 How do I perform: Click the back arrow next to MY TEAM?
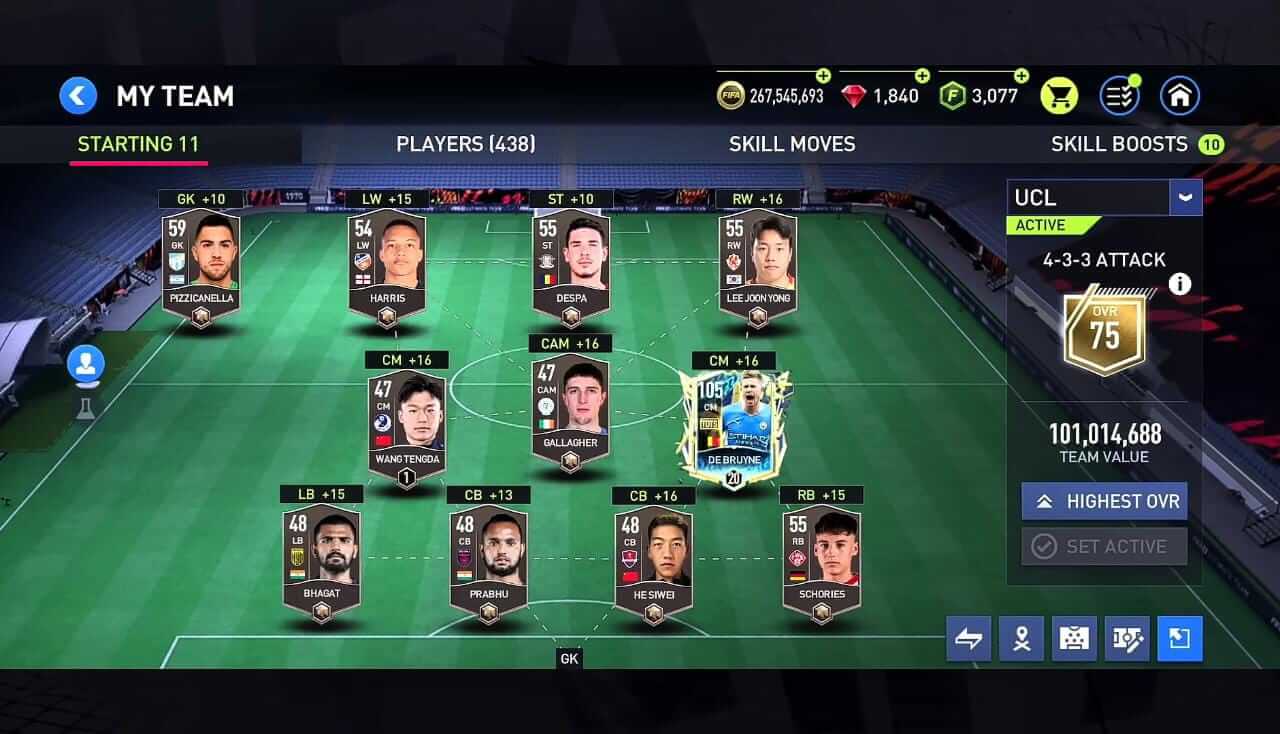(78, 95)
